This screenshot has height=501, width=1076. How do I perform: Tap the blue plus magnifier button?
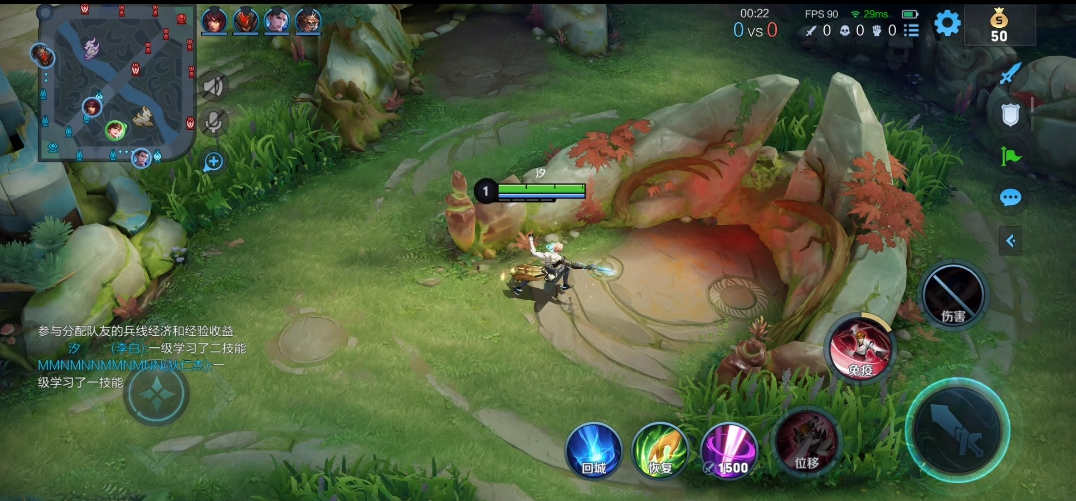213,161
